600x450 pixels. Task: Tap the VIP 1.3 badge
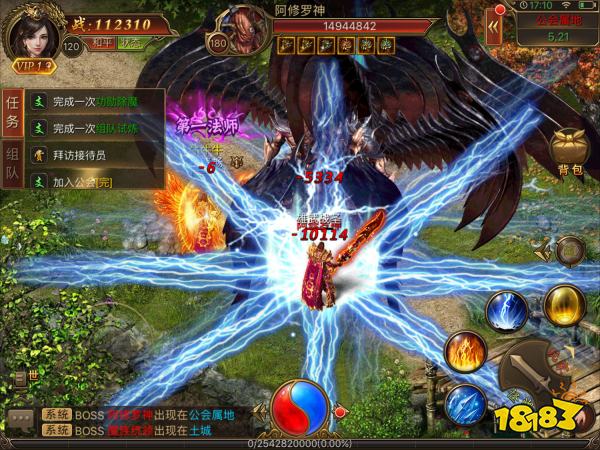pyautogui.click(x=34, y=66)
